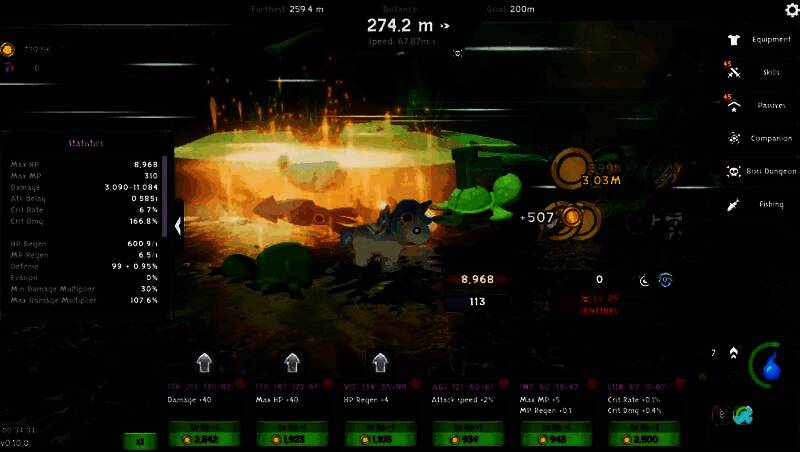Click the double chevron rank-up icon
The width and height of the screenshot is (800, 452).
click(x=734, y=353)
